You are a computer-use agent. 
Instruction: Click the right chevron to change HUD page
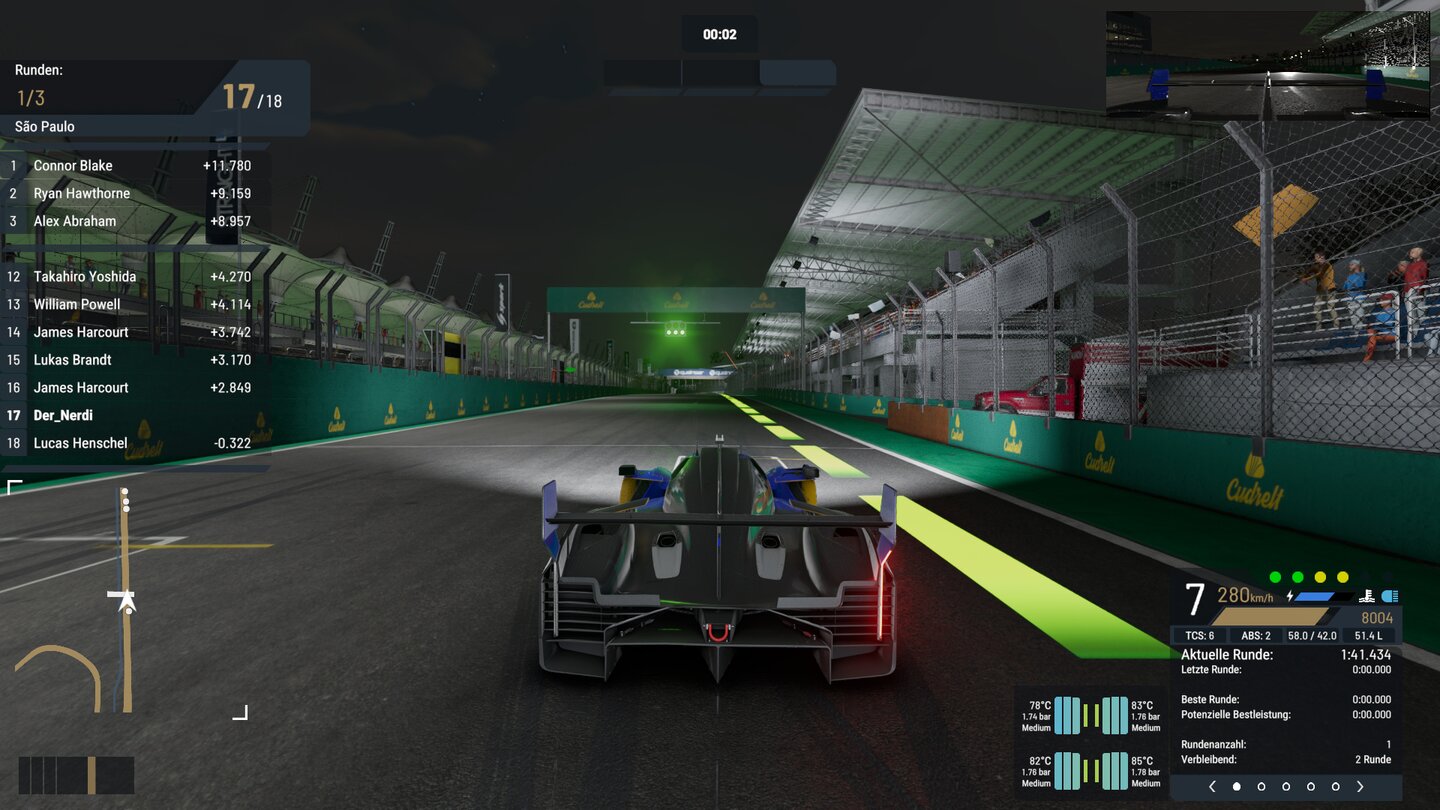pyautogui.click(x=1359, y=786)
